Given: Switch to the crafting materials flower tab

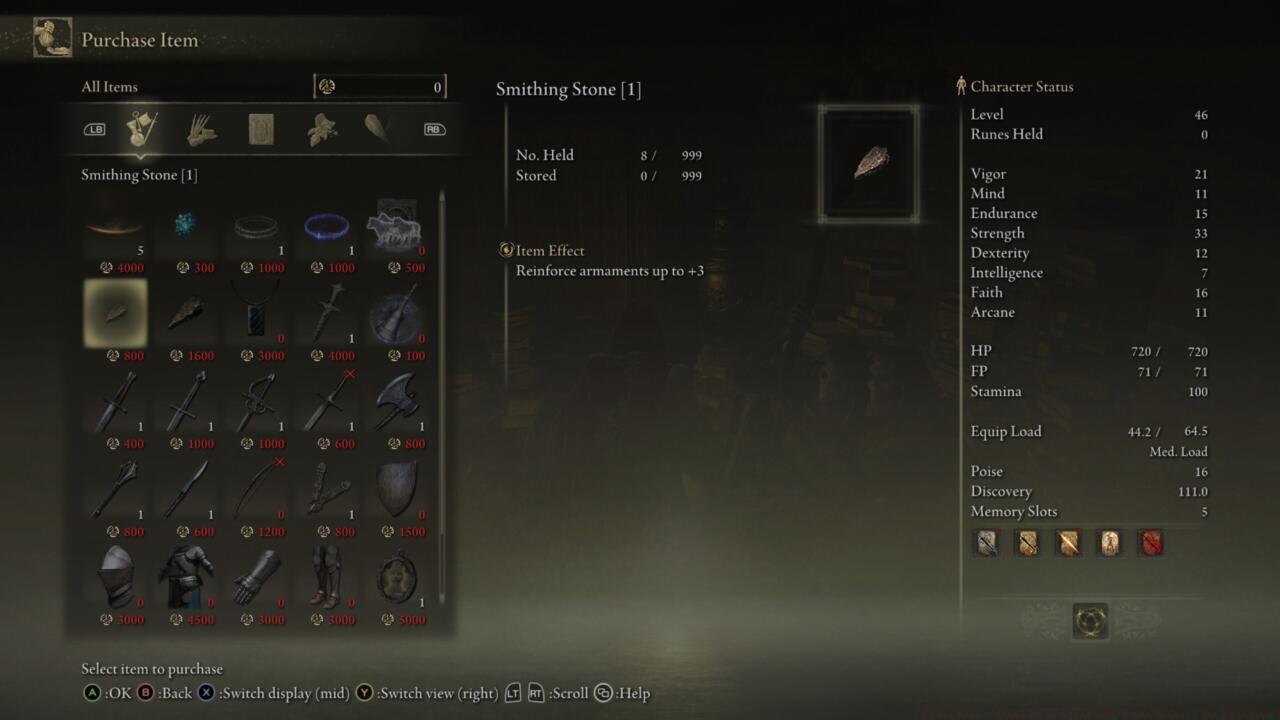Looking at the screenshot, I should [320, 129].
